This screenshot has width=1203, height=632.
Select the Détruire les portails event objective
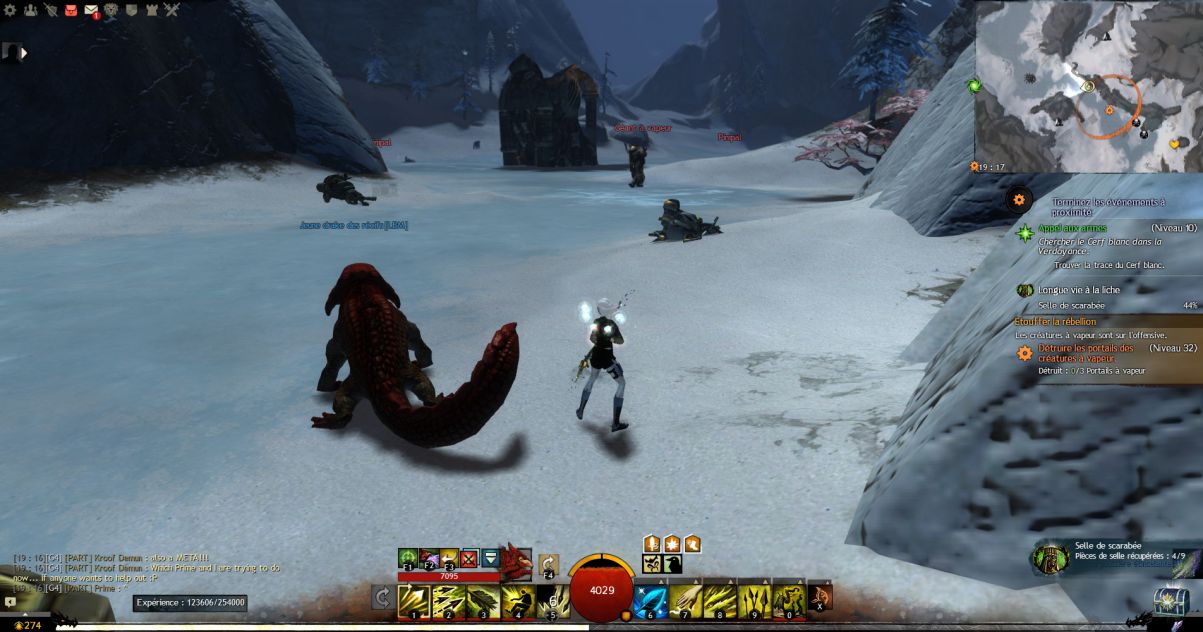pos(1085,353)
